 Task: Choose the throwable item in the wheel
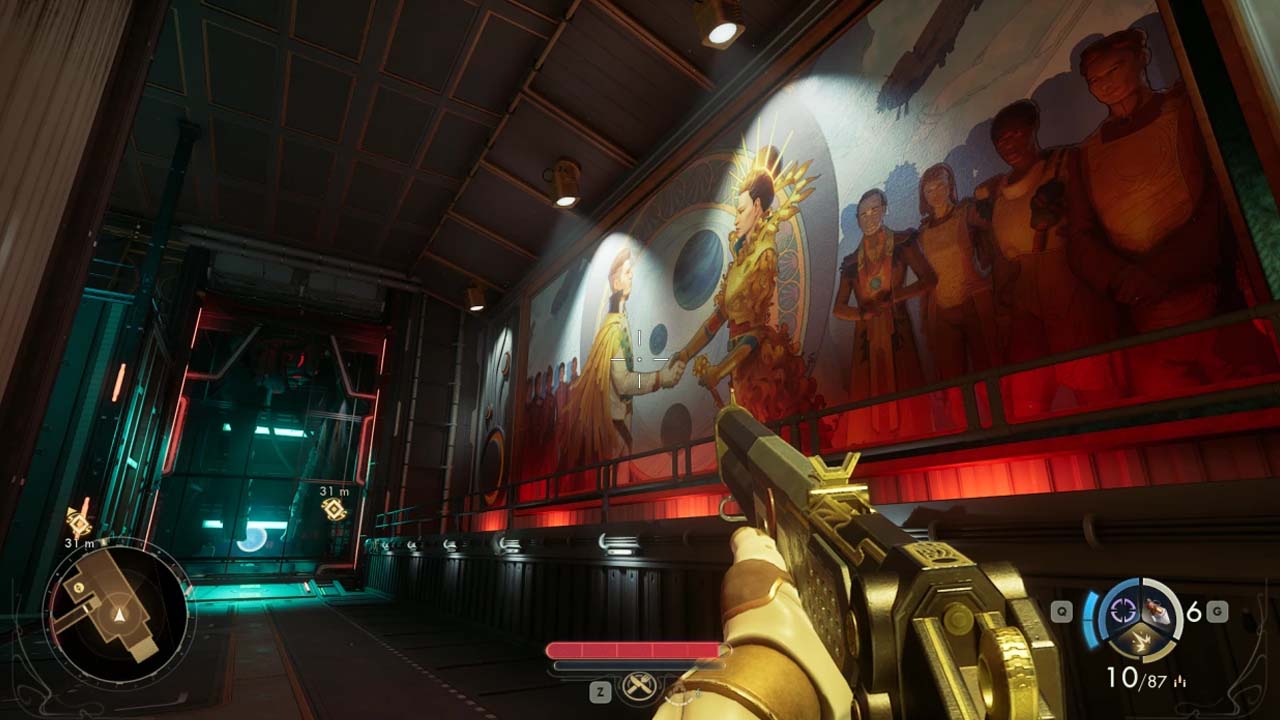tap(1159, 611)
